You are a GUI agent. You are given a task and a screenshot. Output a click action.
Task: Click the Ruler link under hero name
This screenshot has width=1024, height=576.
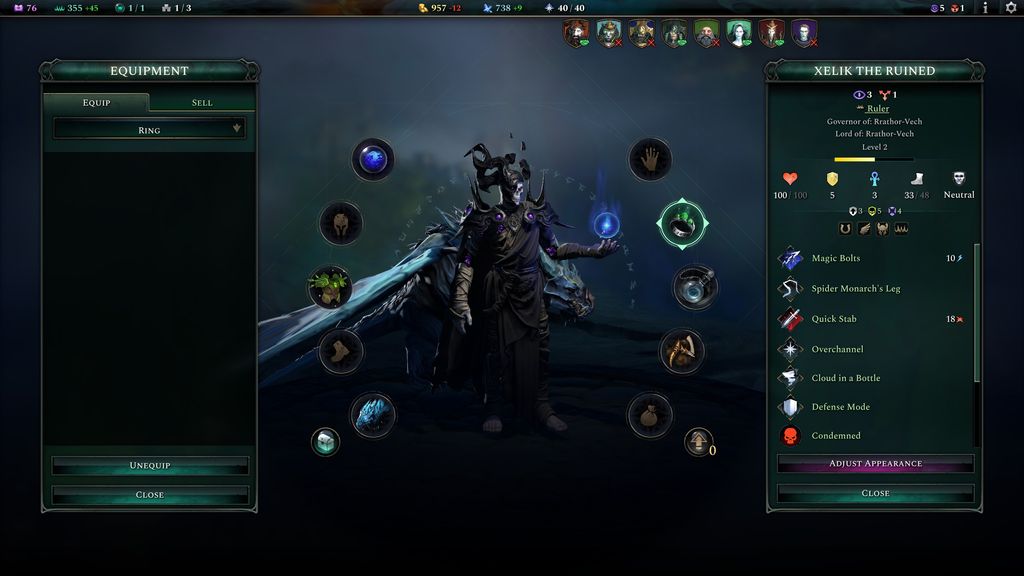pyautogui.click(x=878, y=108)
